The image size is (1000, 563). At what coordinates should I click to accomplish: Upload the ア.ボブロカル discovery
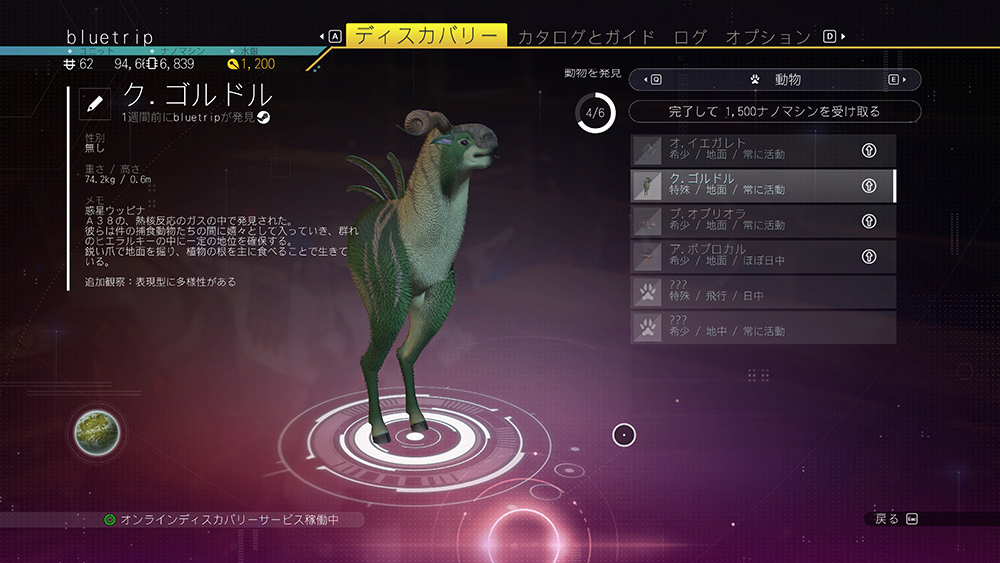(x=869, y=256)
